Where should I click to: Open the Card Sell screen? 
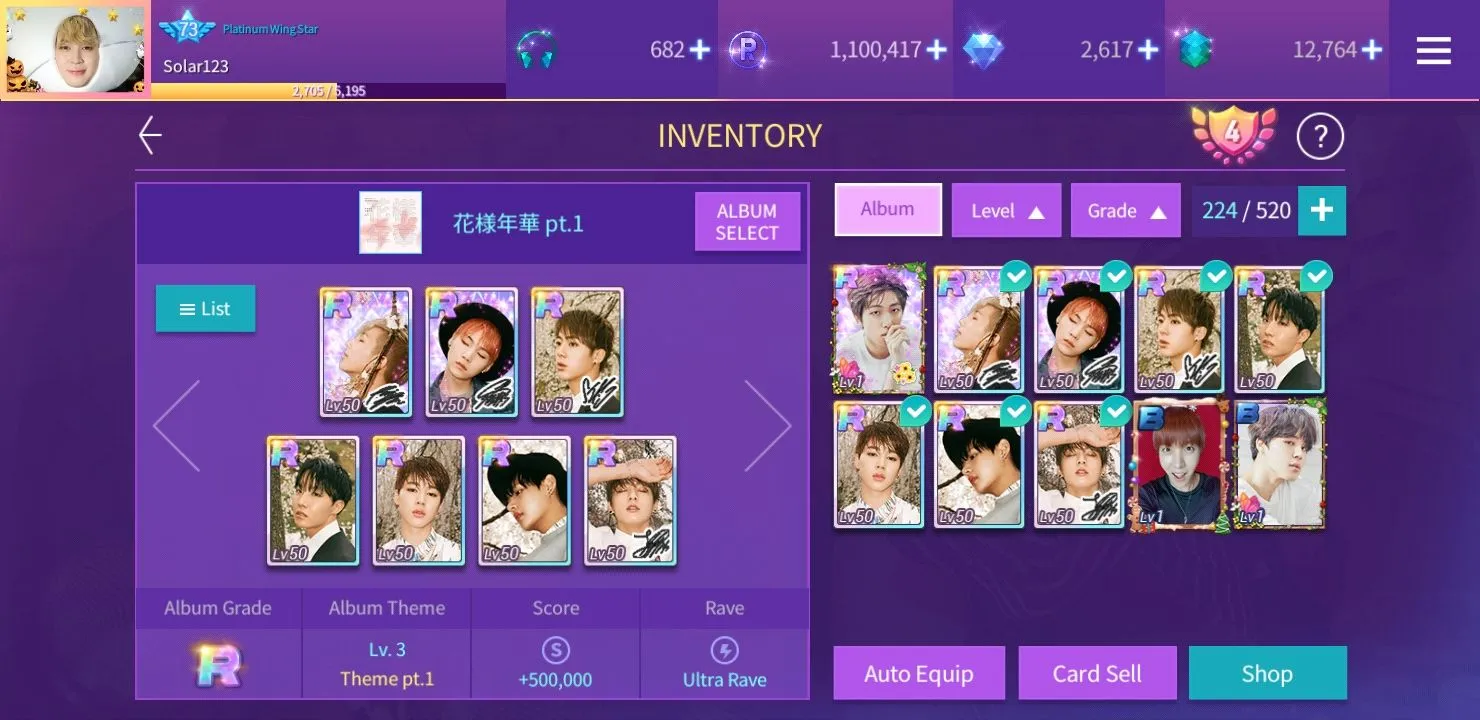click(x=1096, y=674)
